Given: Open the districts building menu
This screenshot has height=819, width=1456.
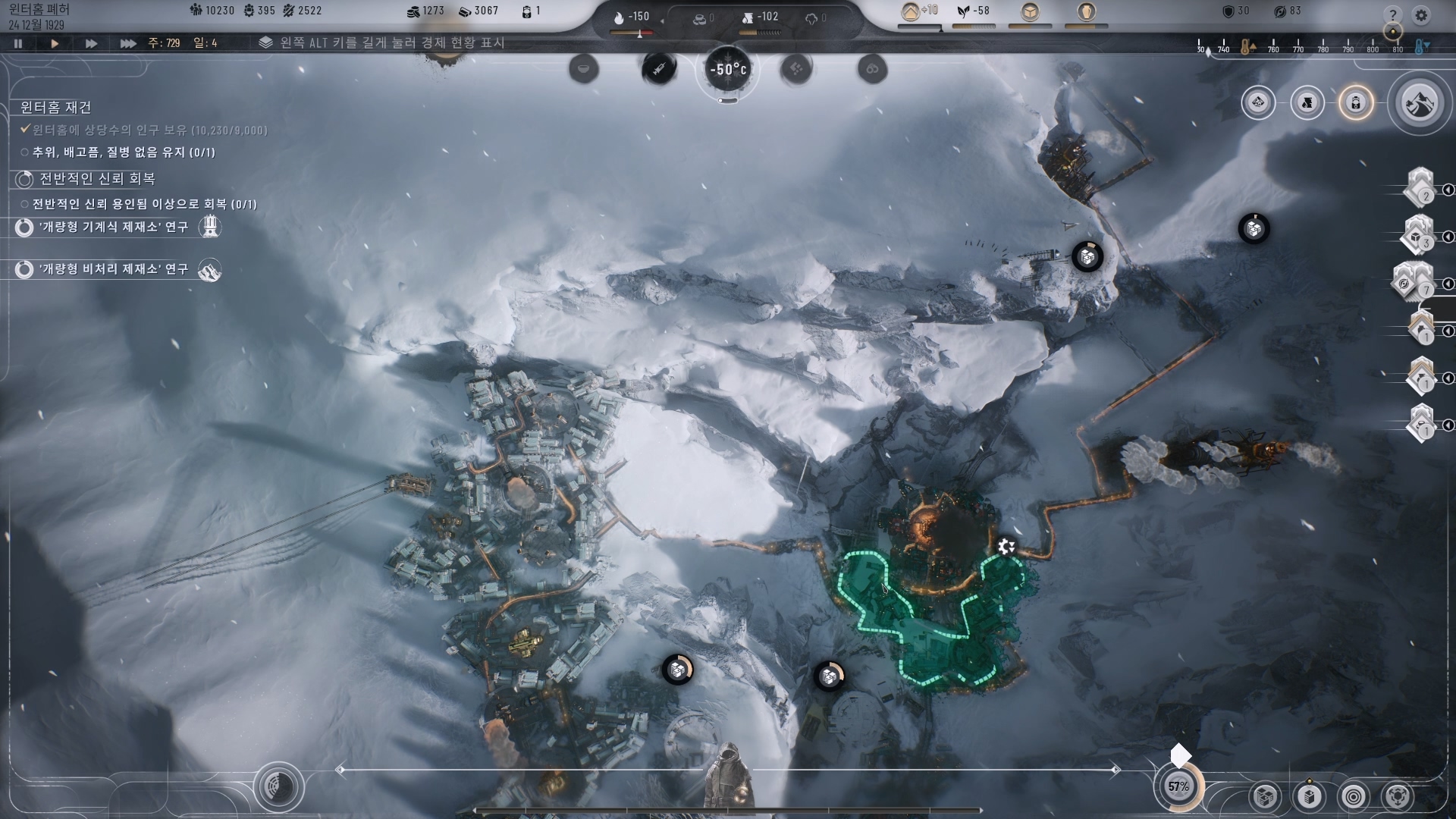Looking at the screenshot, I should (1264, 796).
